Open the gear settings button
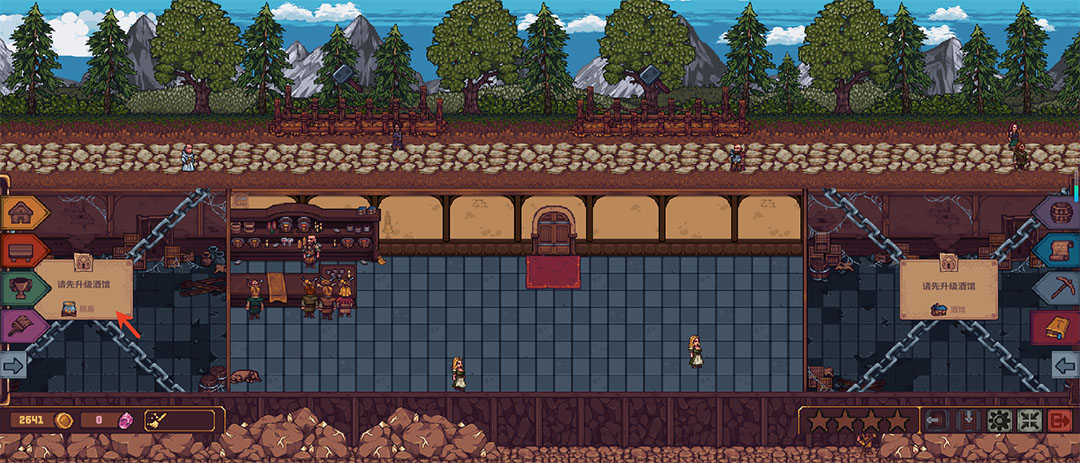The height and width of the screenshot is (463, 1080). tap(999, 420)
